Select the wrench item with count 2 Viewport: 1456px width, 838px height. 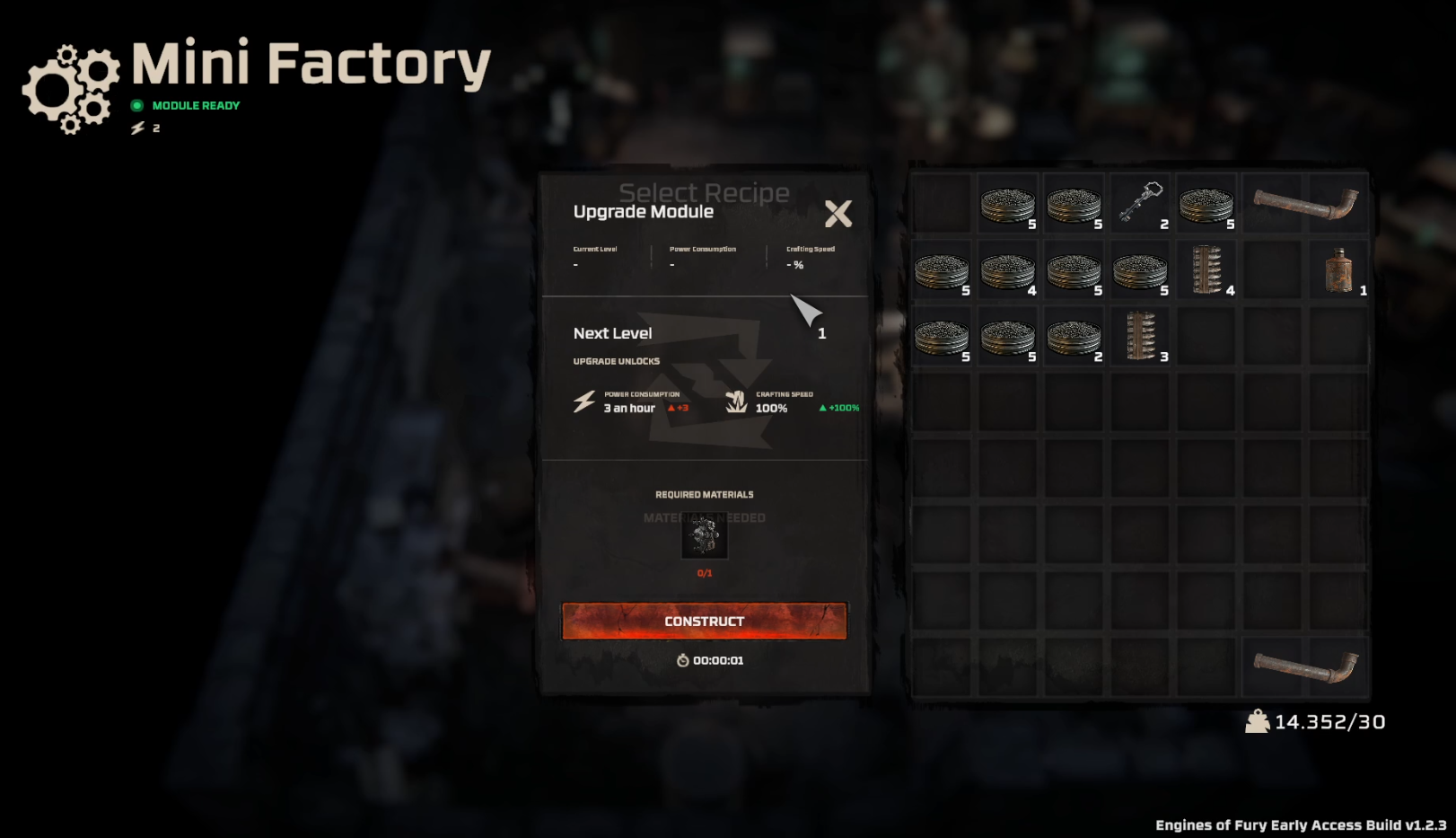click(x=1140, y=203)
